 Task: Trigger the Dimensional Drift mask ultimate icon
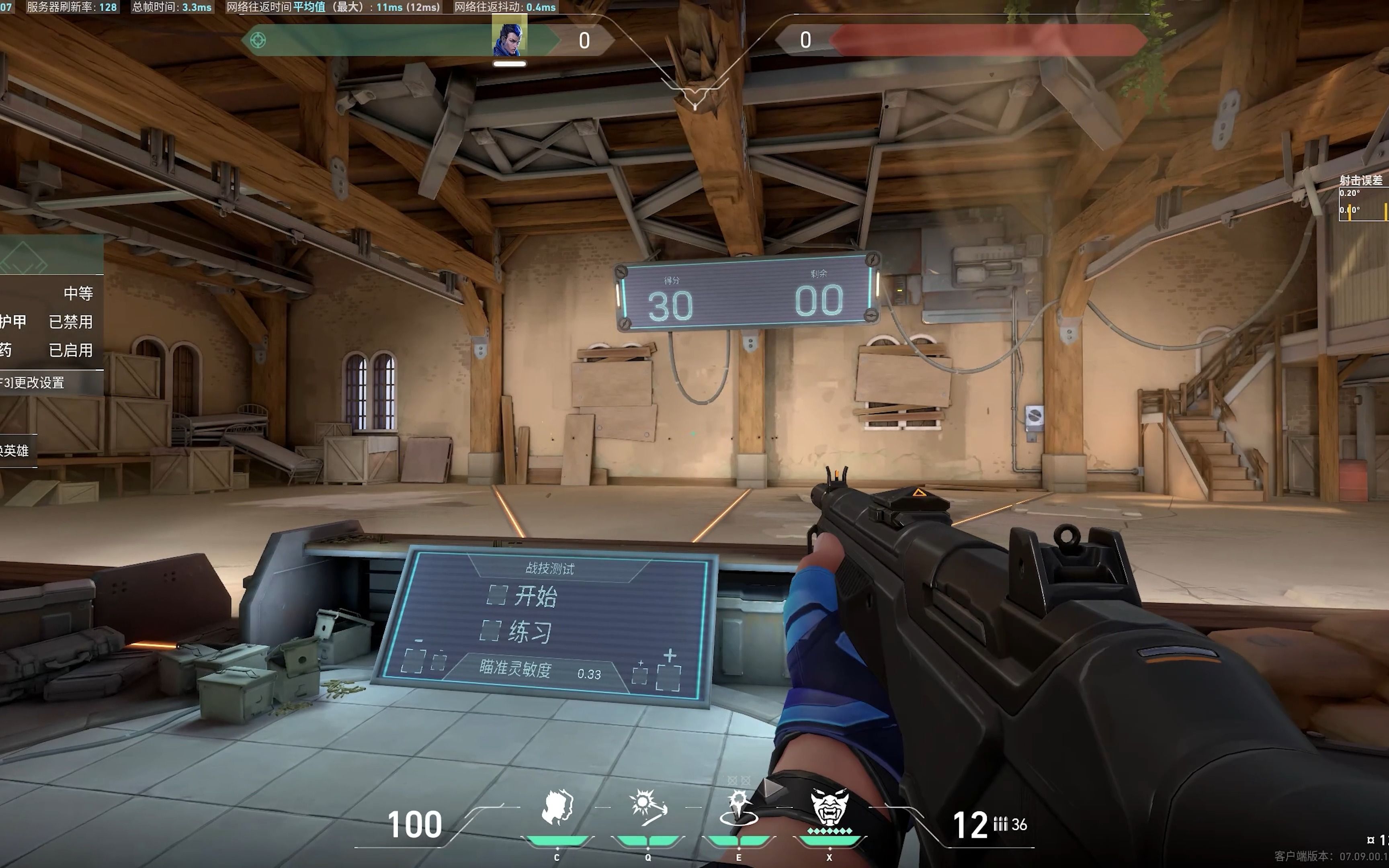tap(830, 807)
